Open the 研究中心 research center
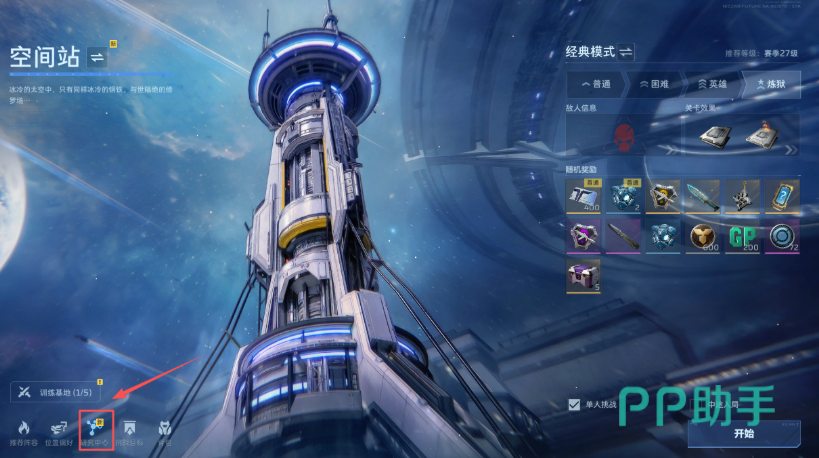The image size is (819, 458). click(96, 429)
